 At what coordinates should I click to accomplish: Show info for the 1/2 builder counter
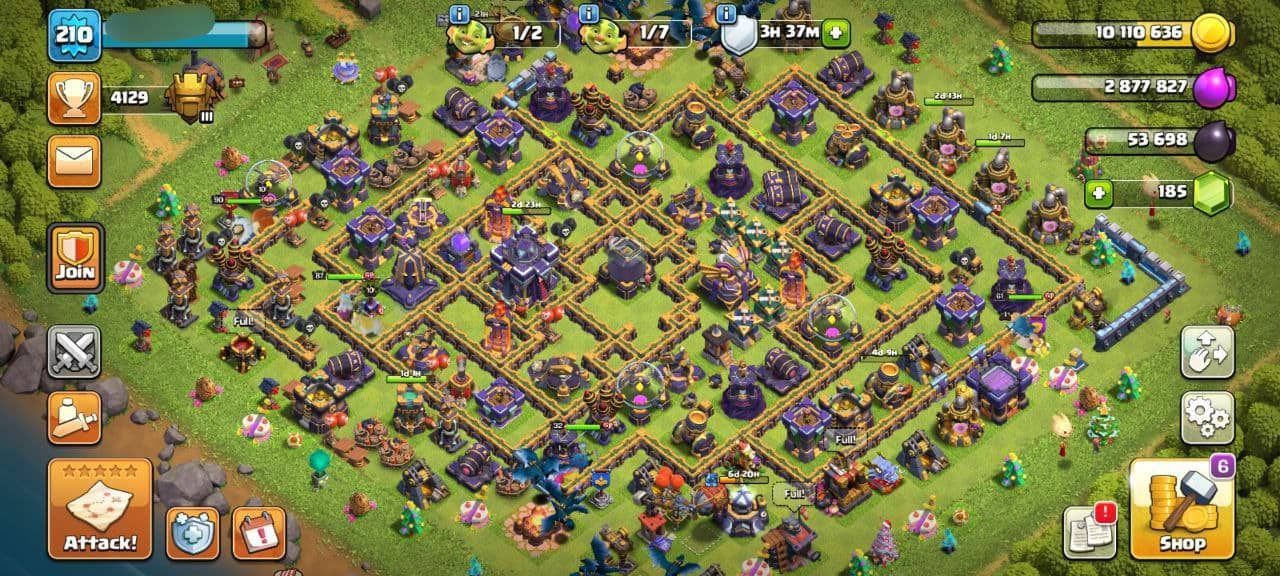459,14
